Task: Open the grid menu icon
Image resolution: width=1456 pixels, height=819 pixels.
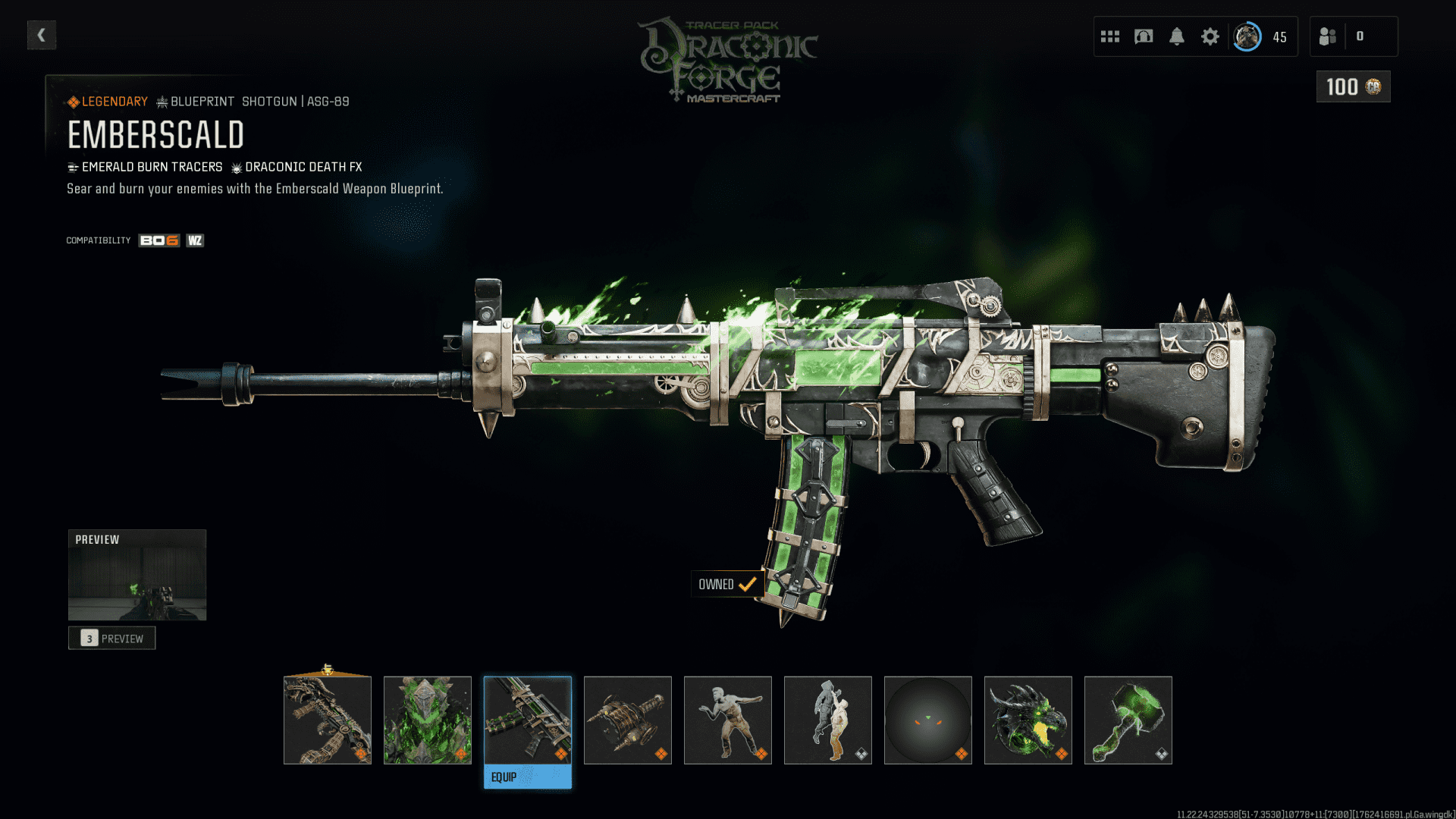Action: tap(1110, 36)
